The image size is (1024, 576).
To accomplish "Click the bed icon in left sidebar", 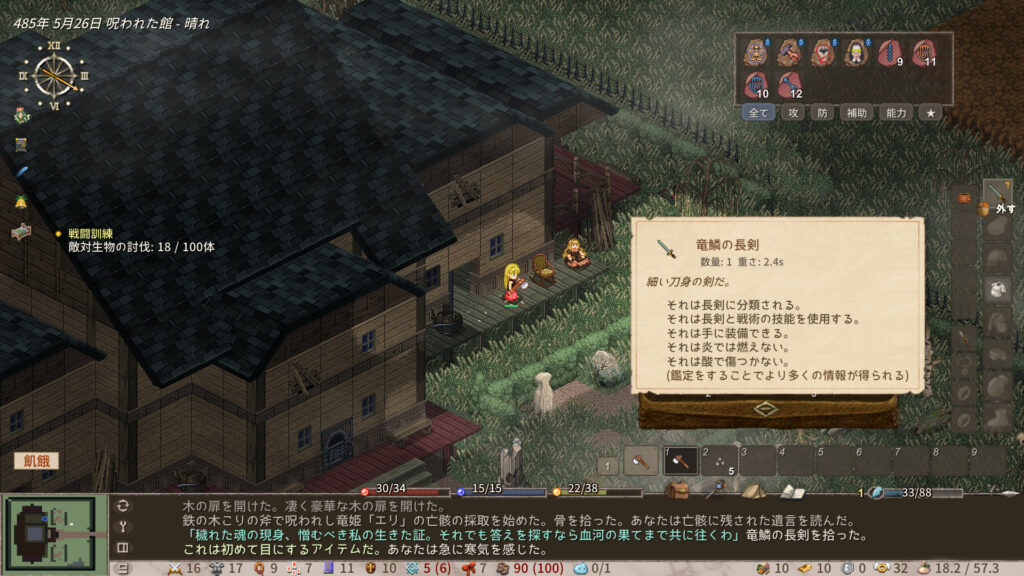I will click(x=21, y=232).
